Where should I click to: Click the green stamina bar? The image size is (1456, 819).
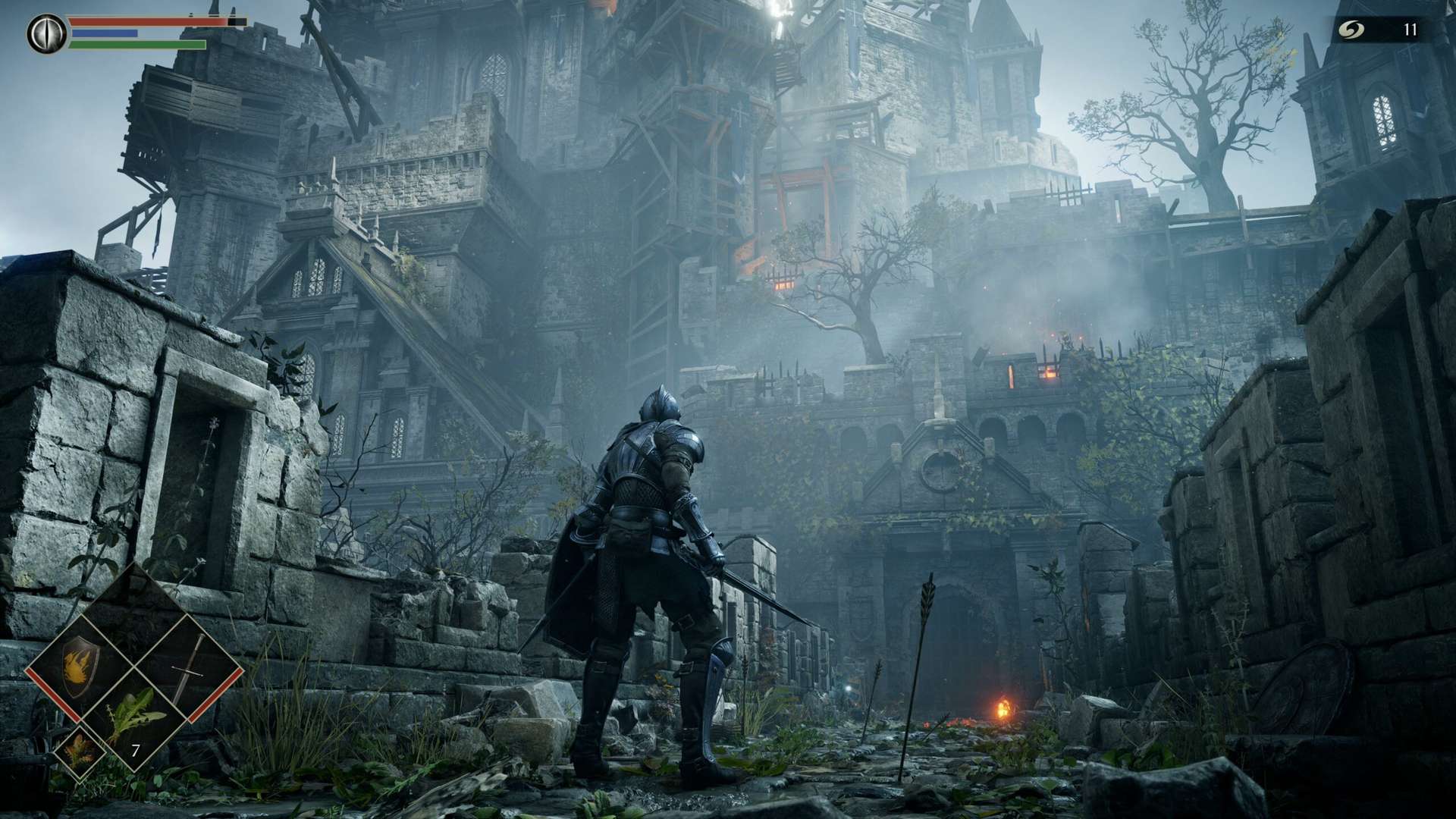[136, 45]
